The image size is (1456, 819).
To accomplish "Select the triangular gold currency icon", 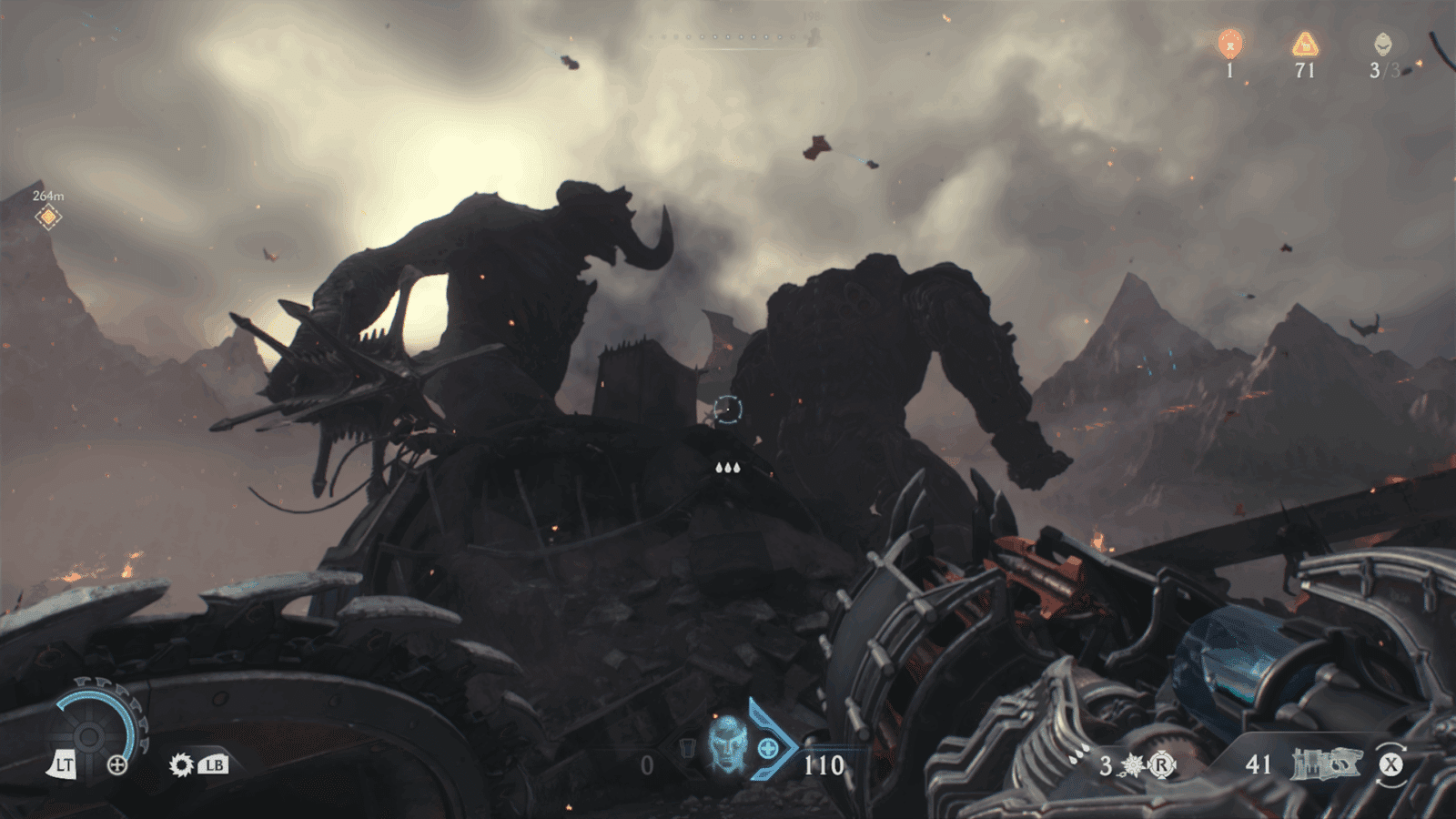I will pyautogui.click(x=1305, y=43).
